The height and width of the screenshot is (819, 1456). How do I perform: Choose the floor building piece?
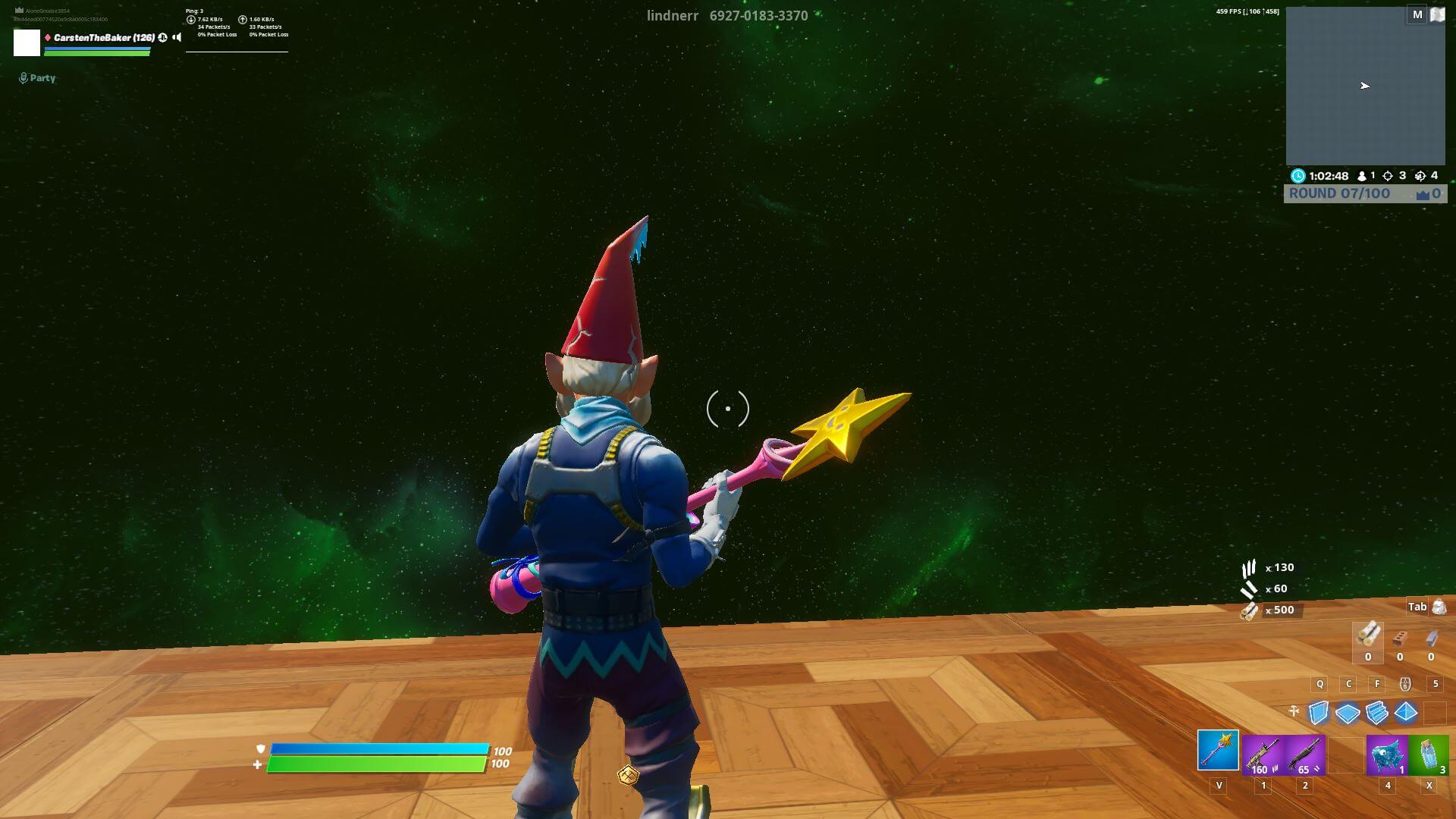pos(1348,713)
